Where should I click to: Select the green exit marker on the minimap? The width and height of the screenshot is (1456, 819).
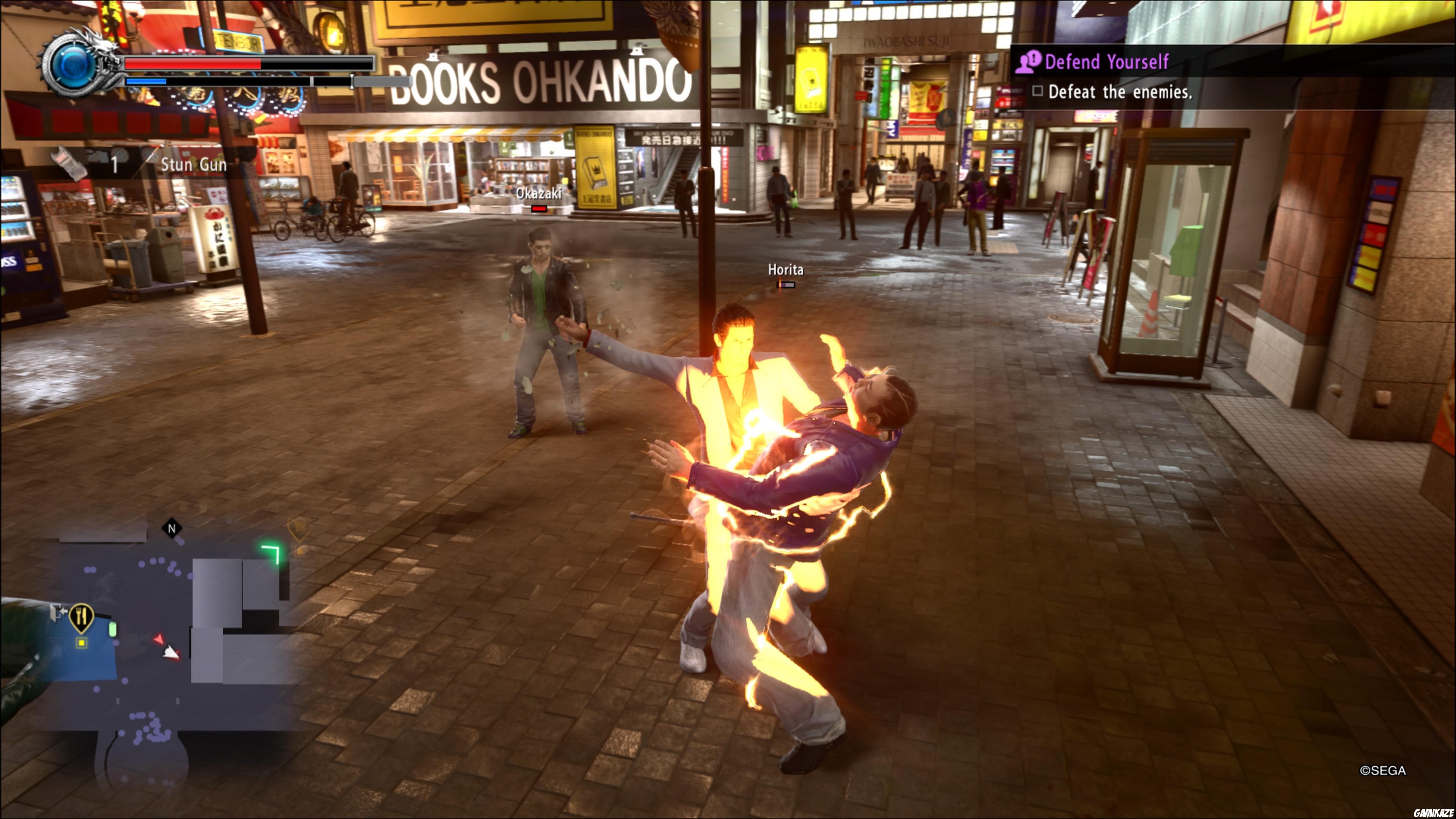(271, 552)
